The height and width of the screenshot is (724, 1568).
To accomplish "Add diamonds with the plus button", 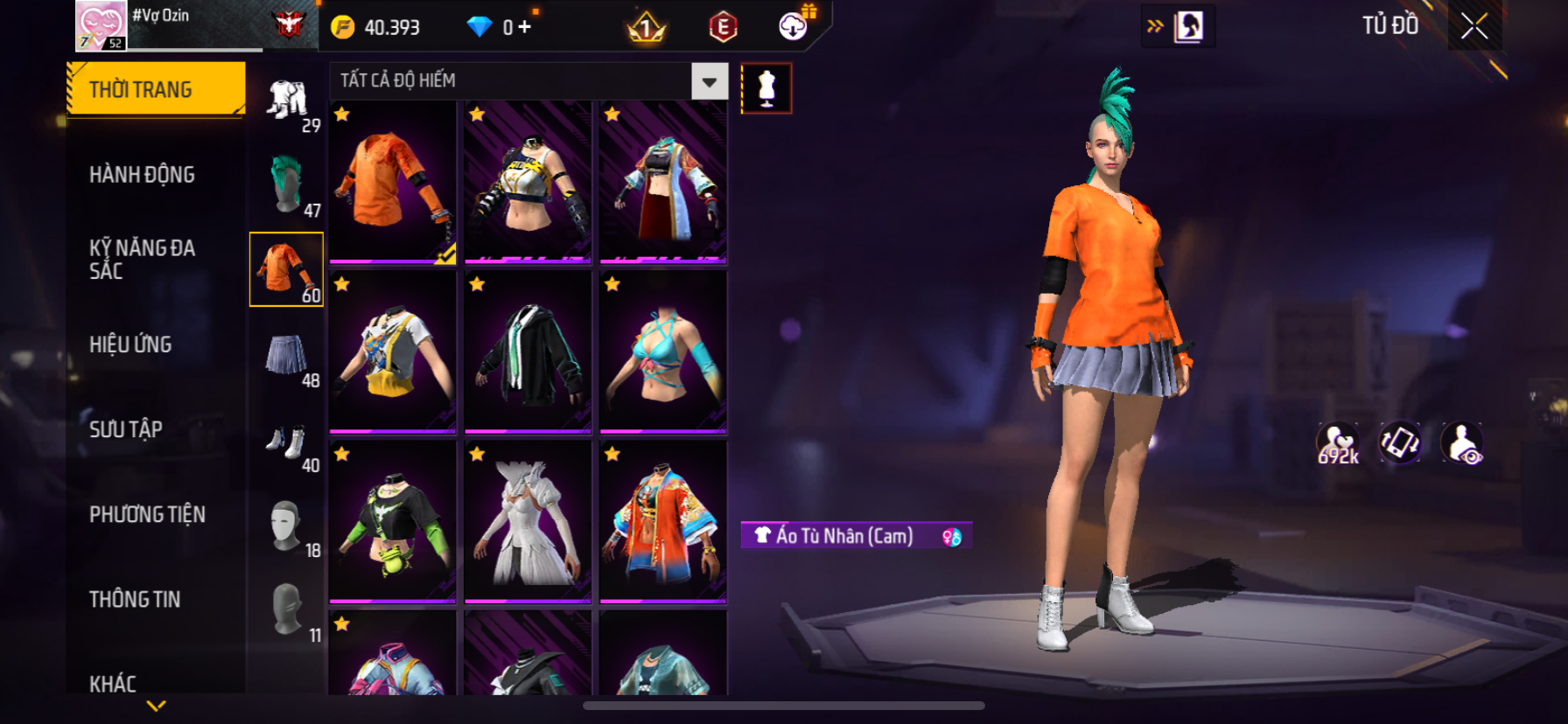I will [x=524, y=27].
